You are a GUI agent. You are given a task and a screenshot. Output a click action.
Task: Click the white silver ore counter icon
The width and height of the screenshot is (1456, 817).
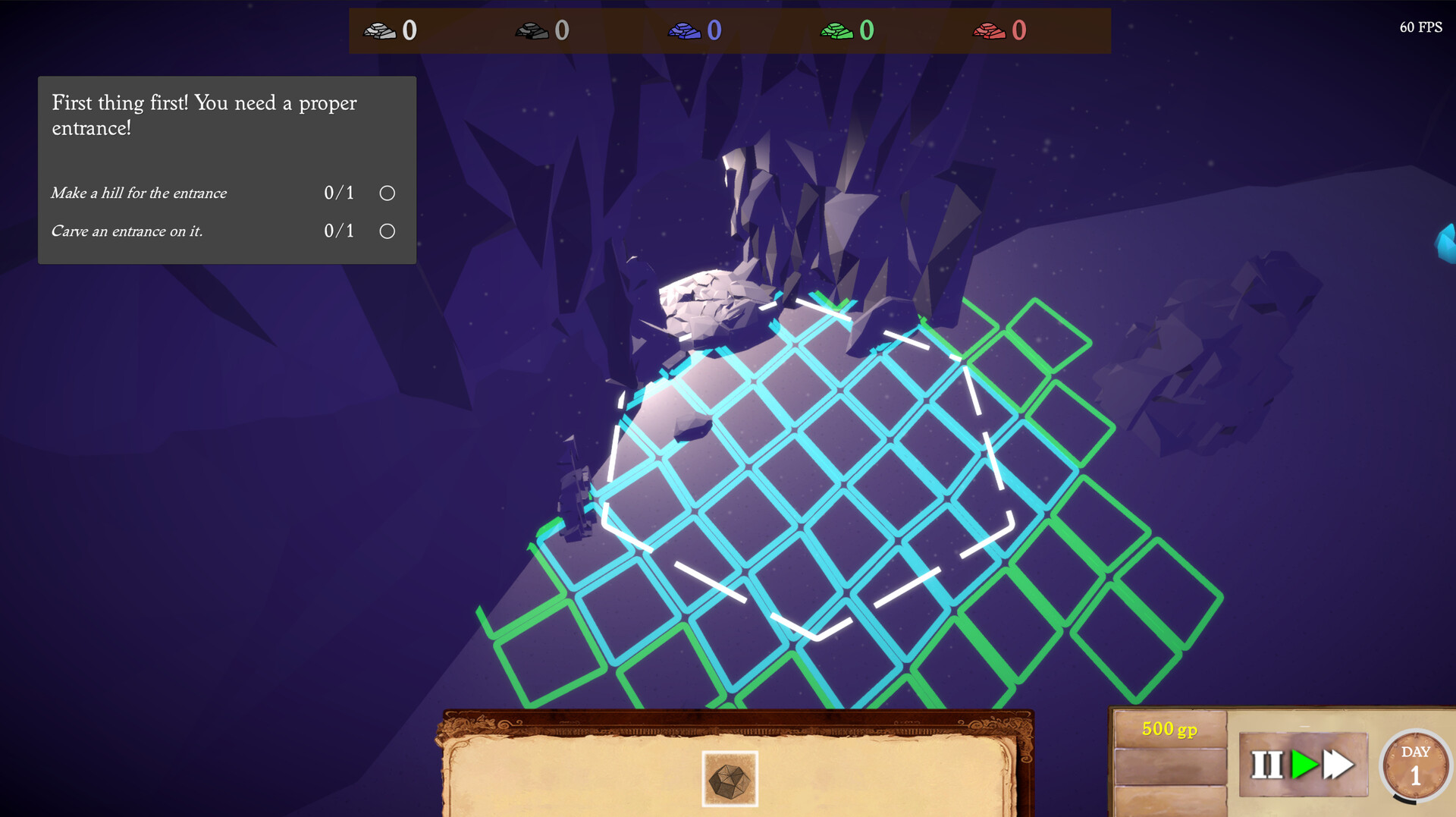tap(381, 31)
